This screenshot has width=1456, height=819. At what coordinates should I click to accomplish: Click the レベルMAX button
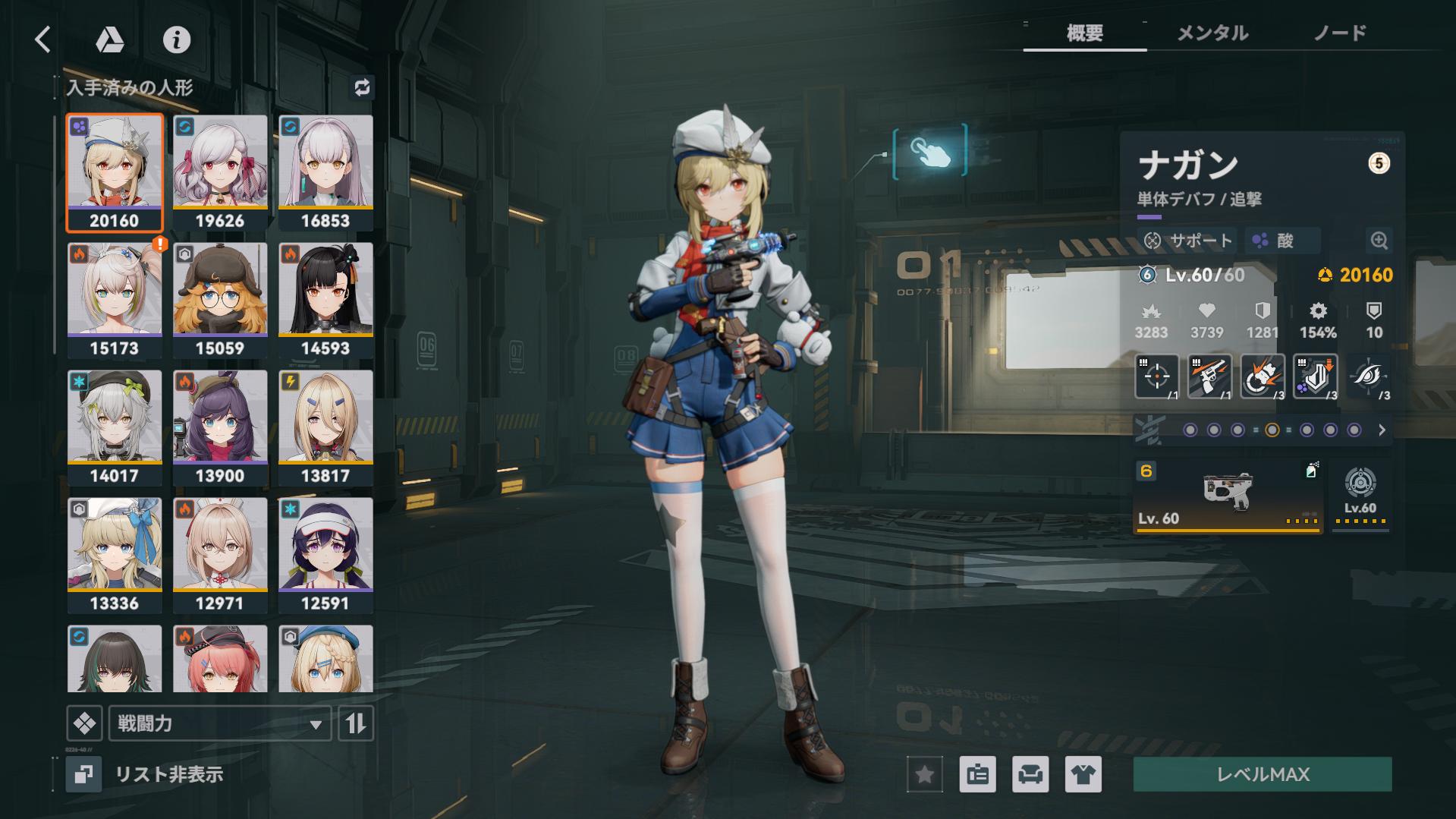1263,774
